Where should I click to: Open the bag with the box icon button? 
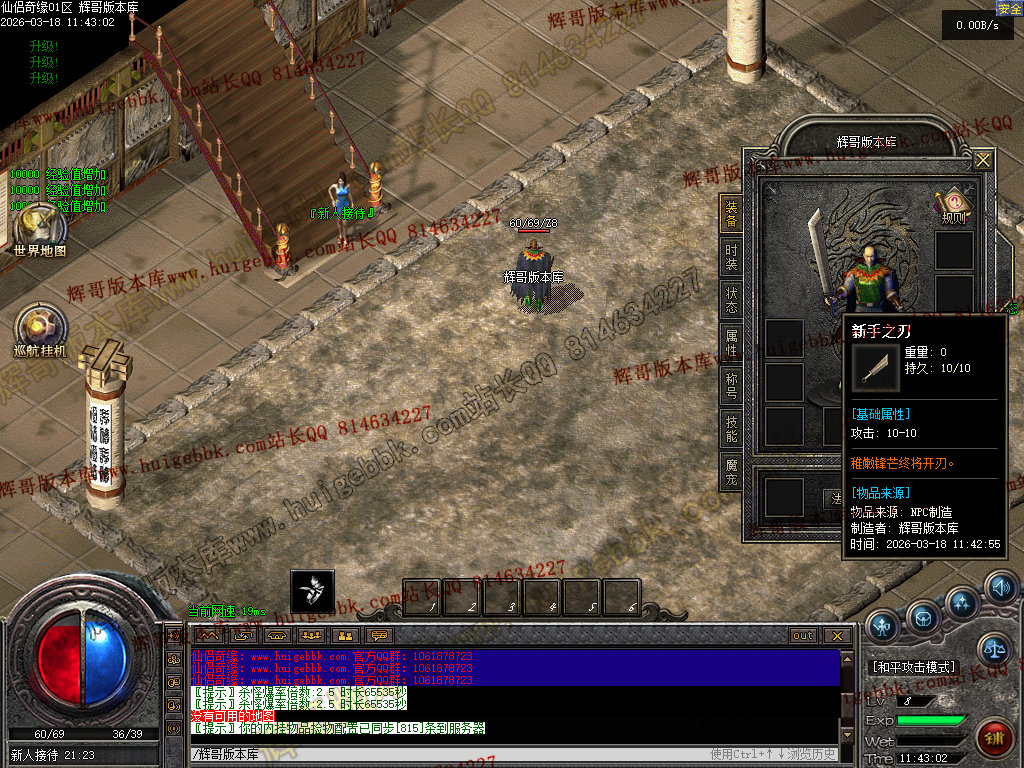pyautogui.click(x=923, y=618)
